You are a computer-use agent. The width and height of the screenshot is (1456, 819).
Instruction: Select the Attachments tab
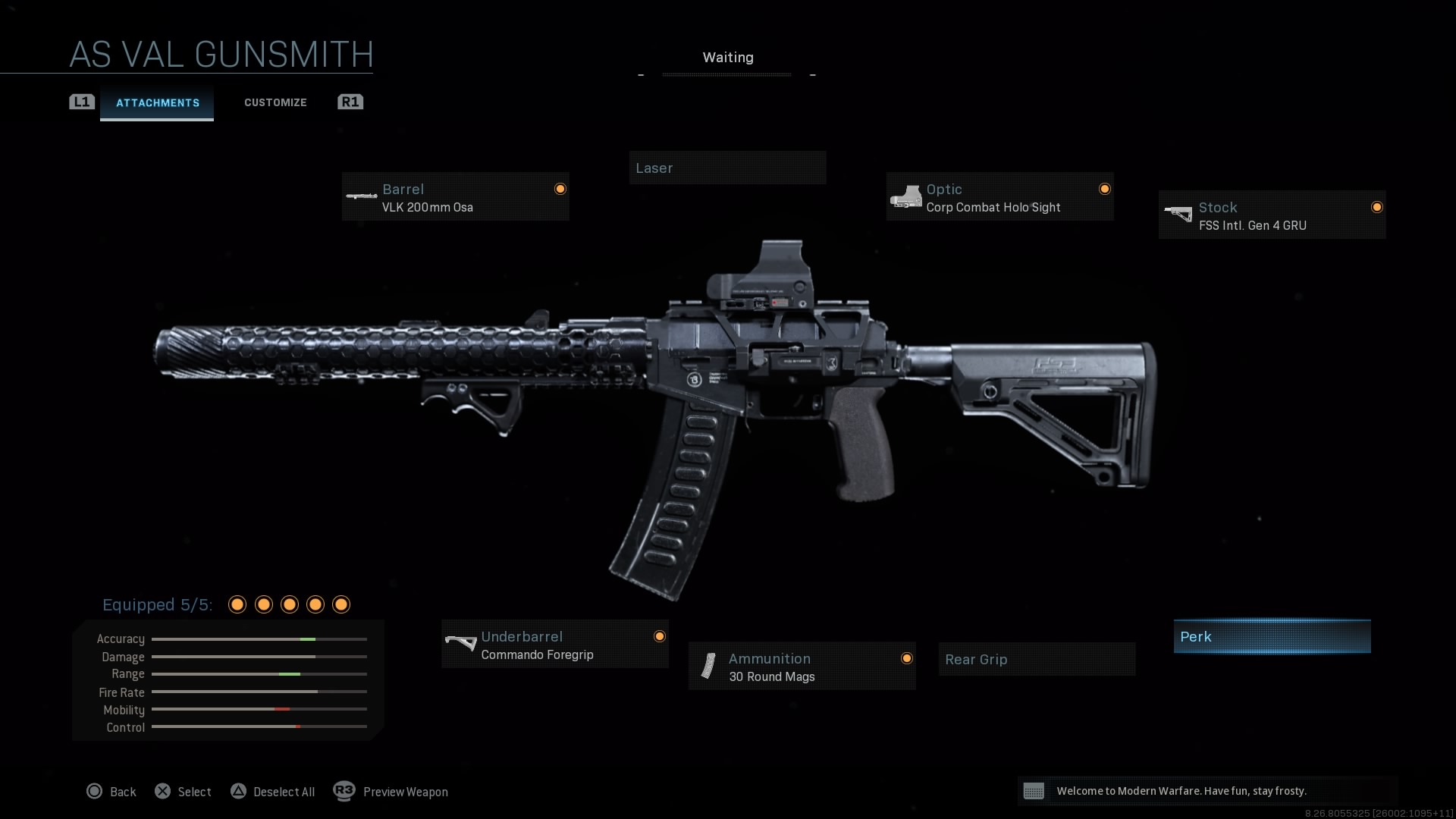click(x=157, y=102)
